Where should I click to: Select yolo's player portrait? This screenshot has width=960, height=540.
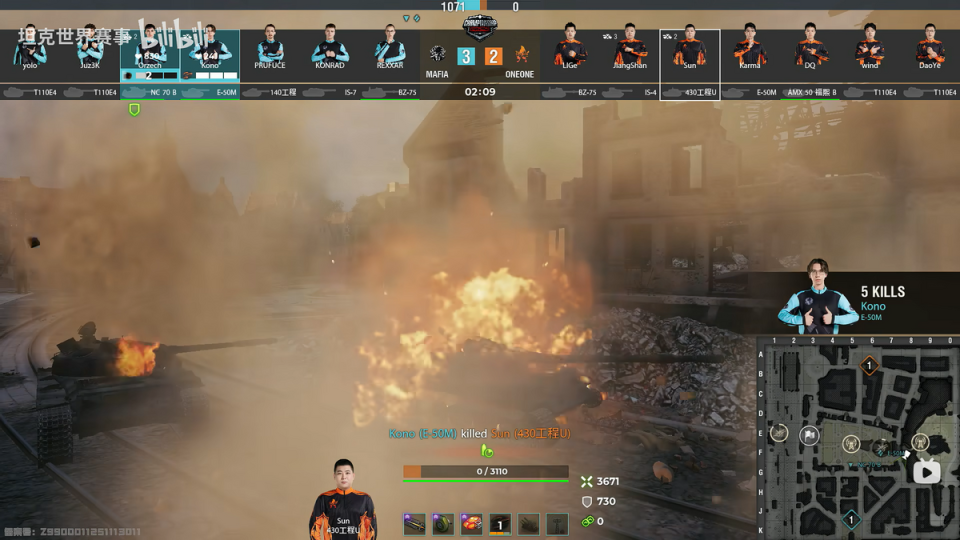(x=30, y=50)
